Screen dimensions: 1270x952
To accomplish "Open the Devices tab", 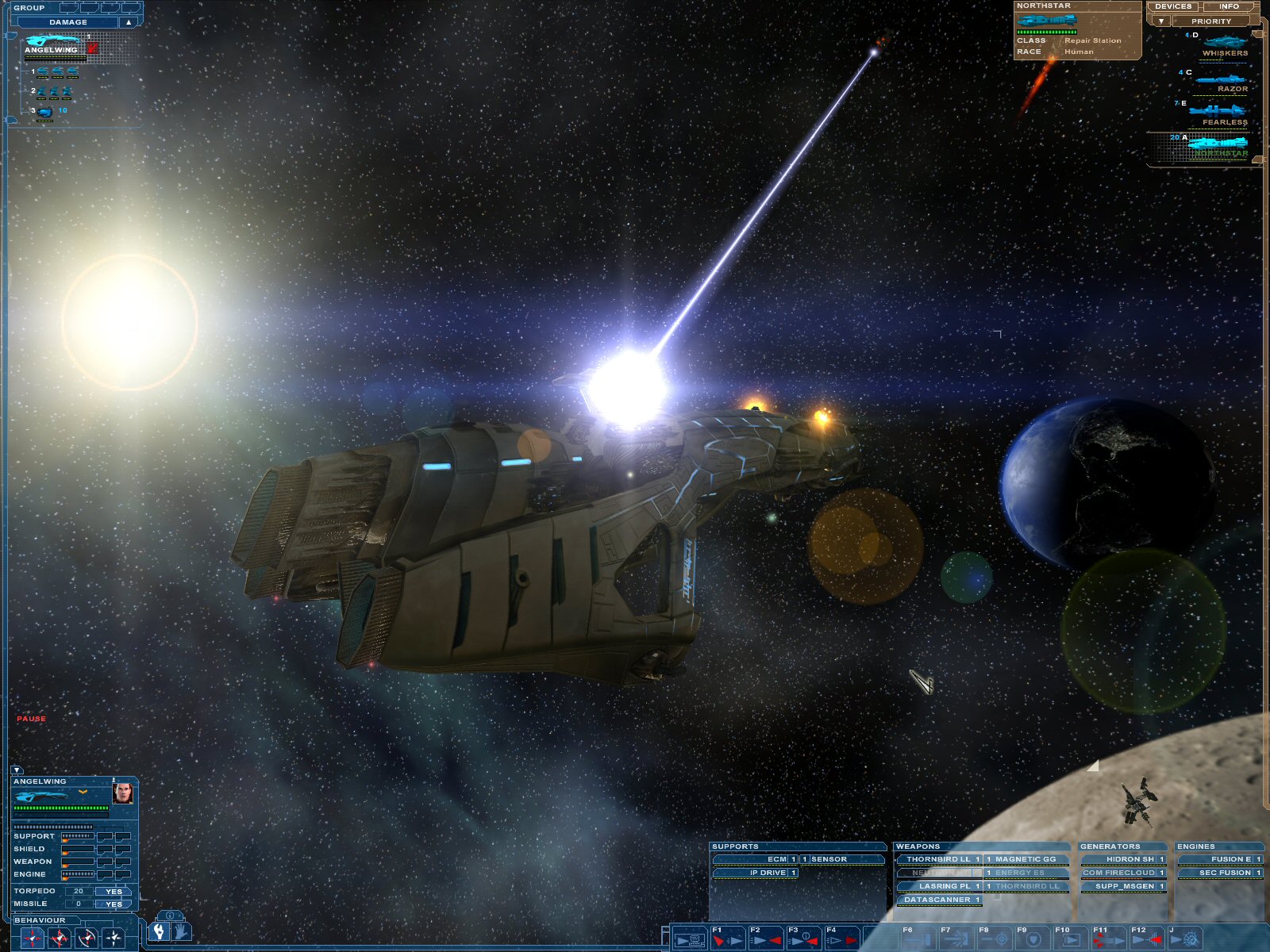I will [x=1172, y=6].
